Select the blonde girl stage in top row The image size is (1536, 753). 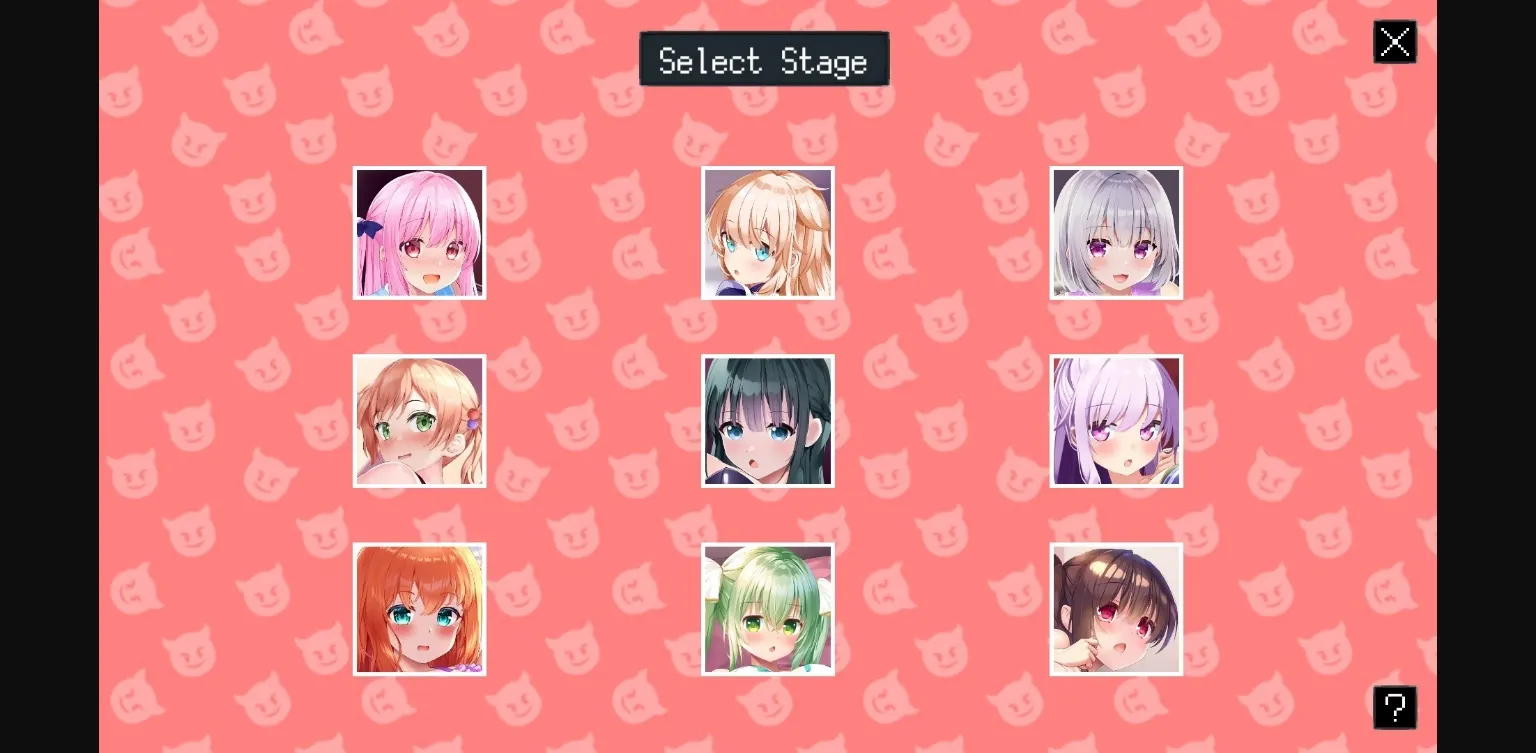(x=768, y=233)
